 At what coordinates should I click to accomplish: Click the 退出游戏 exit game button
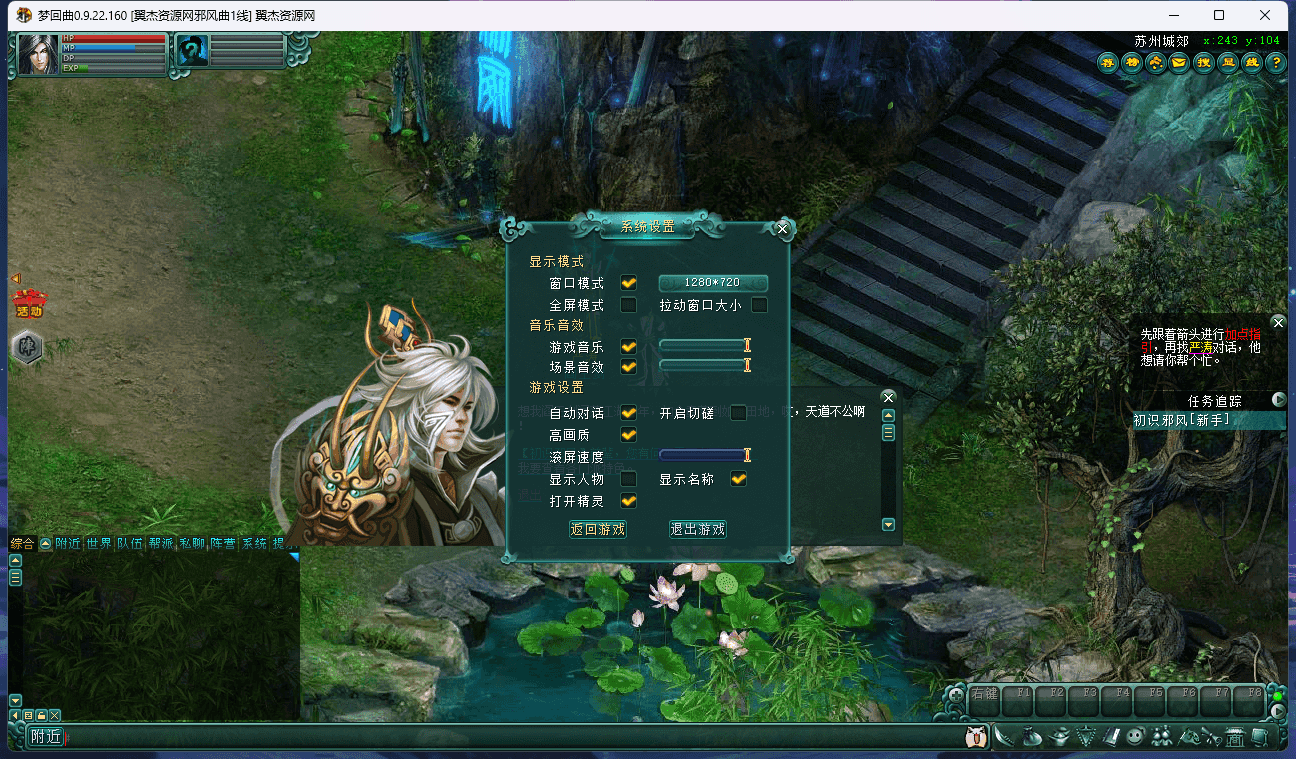coord(697,530)
